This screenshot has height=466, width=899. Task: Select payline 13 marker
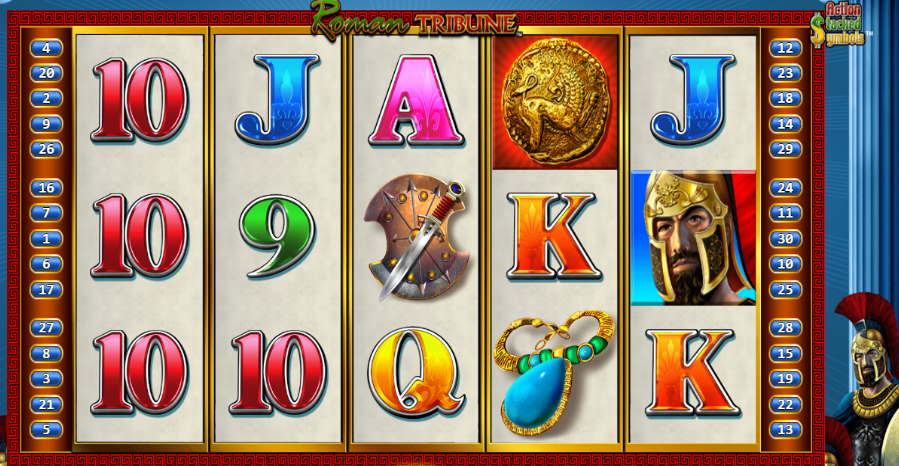tap(785, 430)
